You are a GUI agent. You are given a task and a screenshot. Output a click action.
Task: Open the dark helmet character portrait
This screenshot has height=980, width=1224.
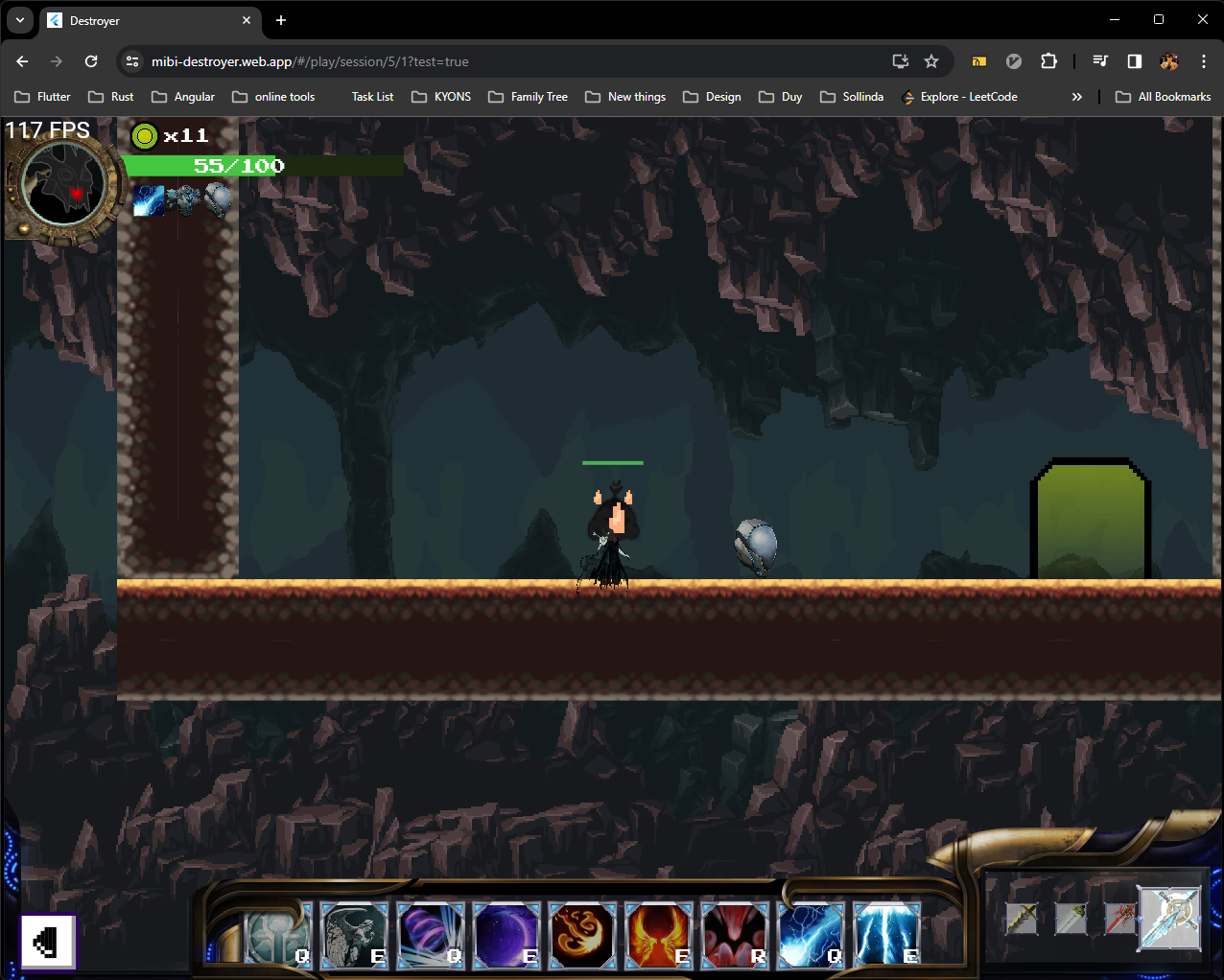point(63,185)
